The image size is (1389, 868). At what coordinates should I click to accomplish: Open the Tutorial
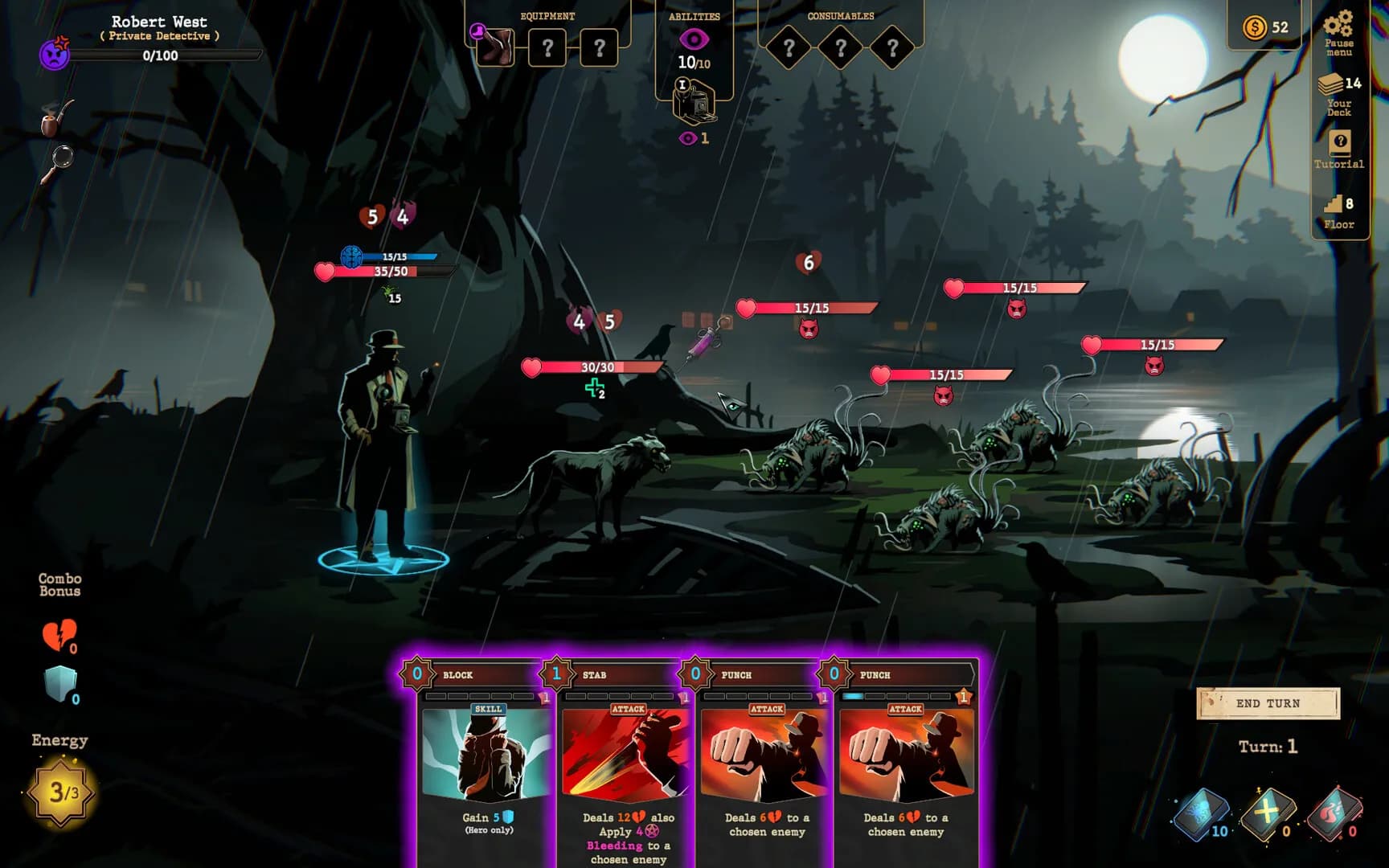[1338, 149]
